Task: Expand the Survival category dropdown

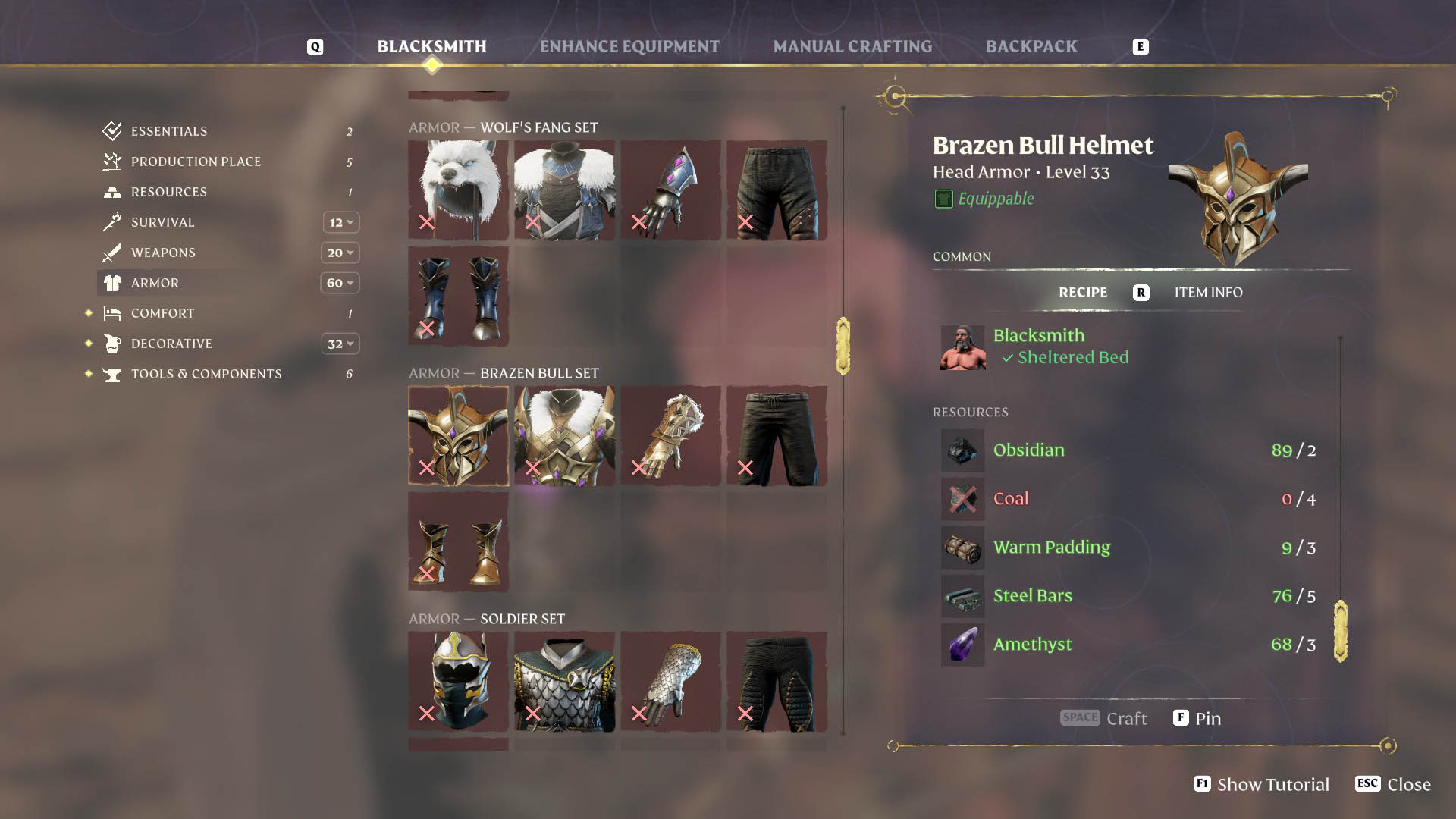Action: [340, 222]
